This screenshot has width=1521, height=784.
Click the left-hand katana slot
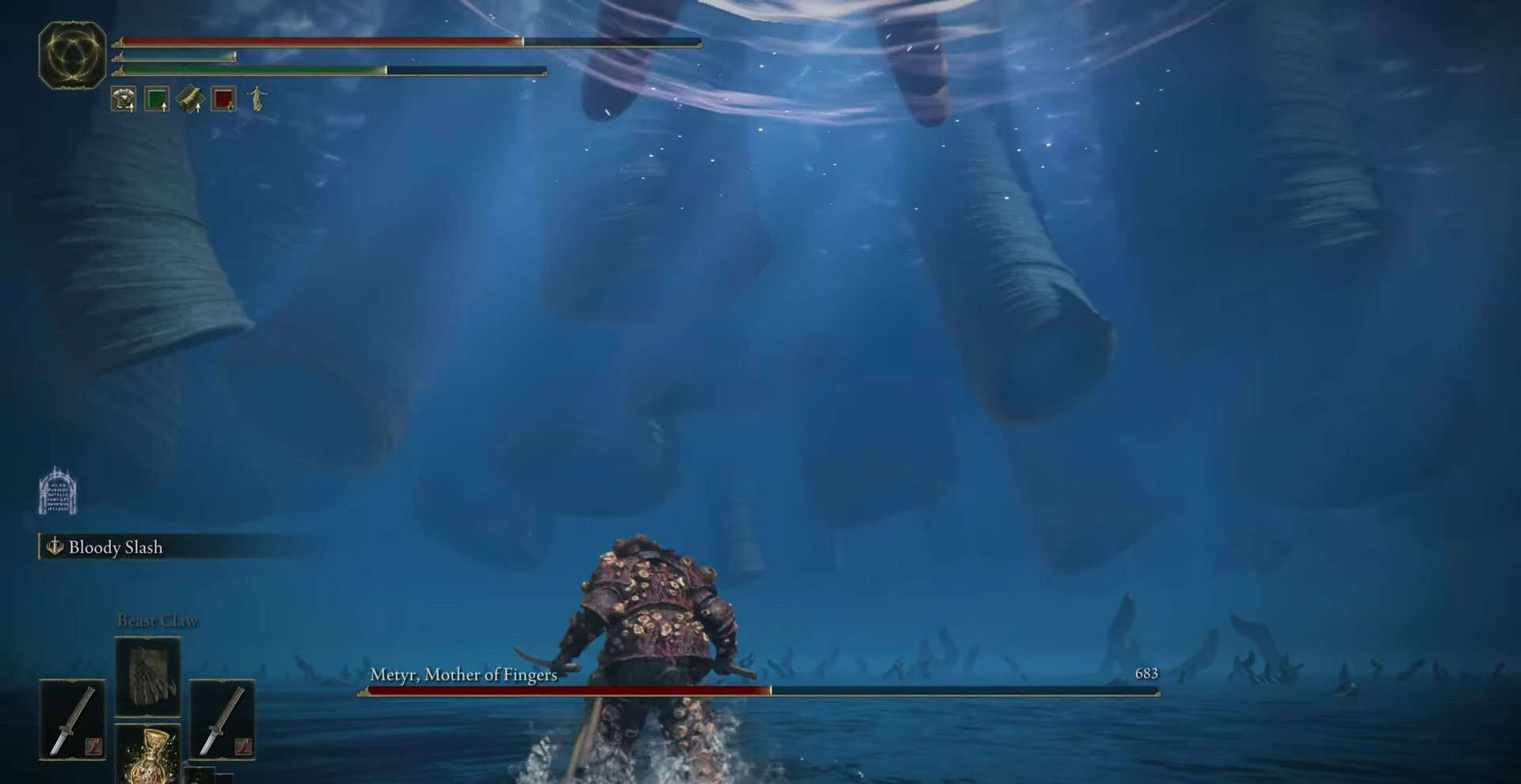pos(72,720)
